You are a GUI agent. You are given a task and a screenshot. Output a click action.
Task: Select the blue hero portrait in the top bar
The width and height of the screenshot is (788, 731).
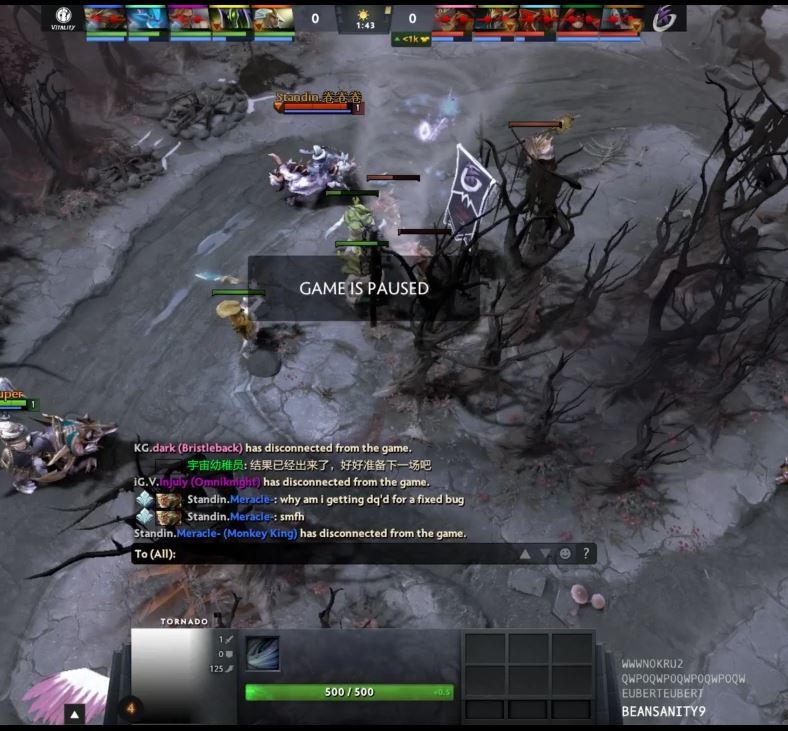[146, 18]
